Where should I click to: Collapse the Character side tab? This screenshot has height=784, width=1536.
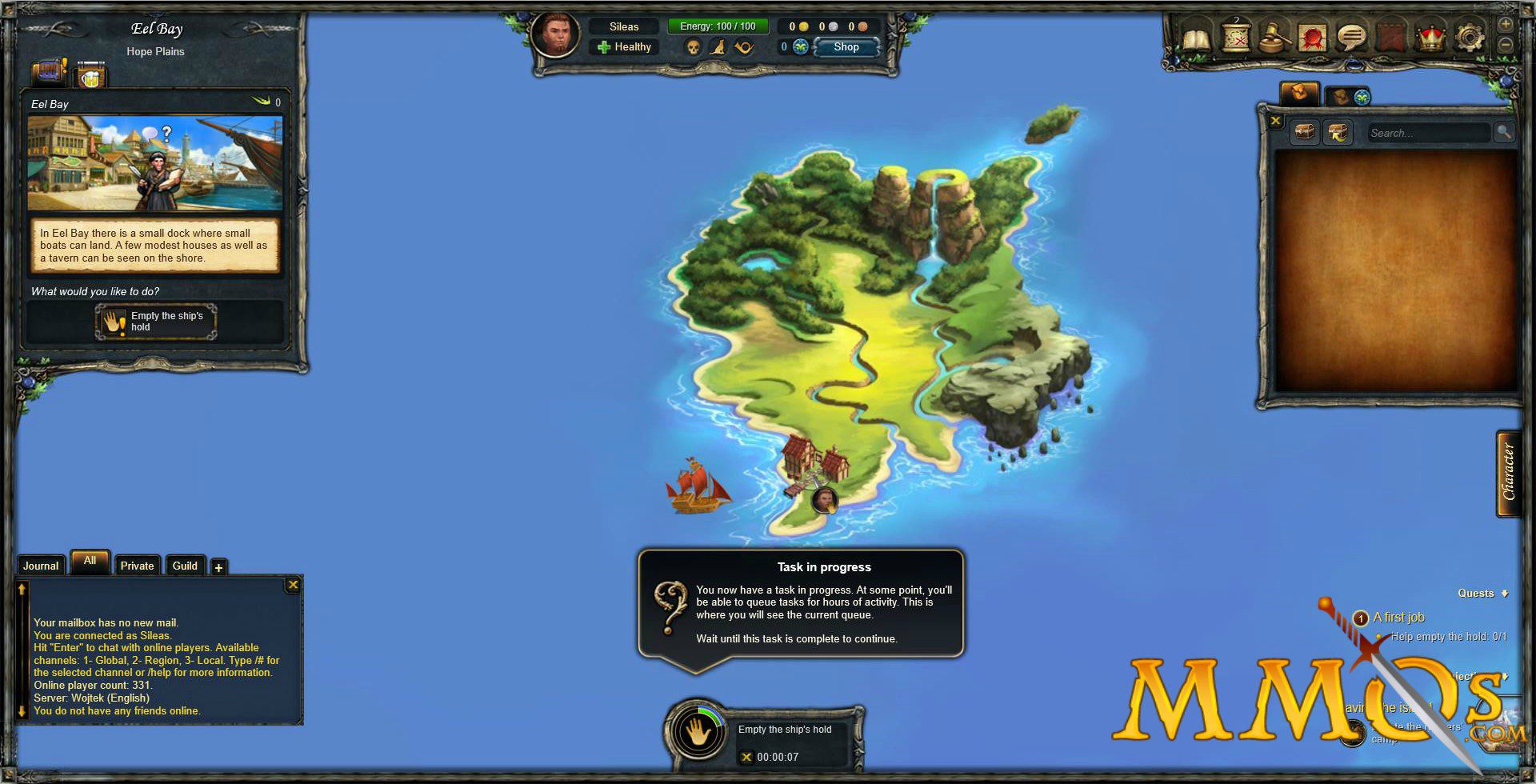1509,472
